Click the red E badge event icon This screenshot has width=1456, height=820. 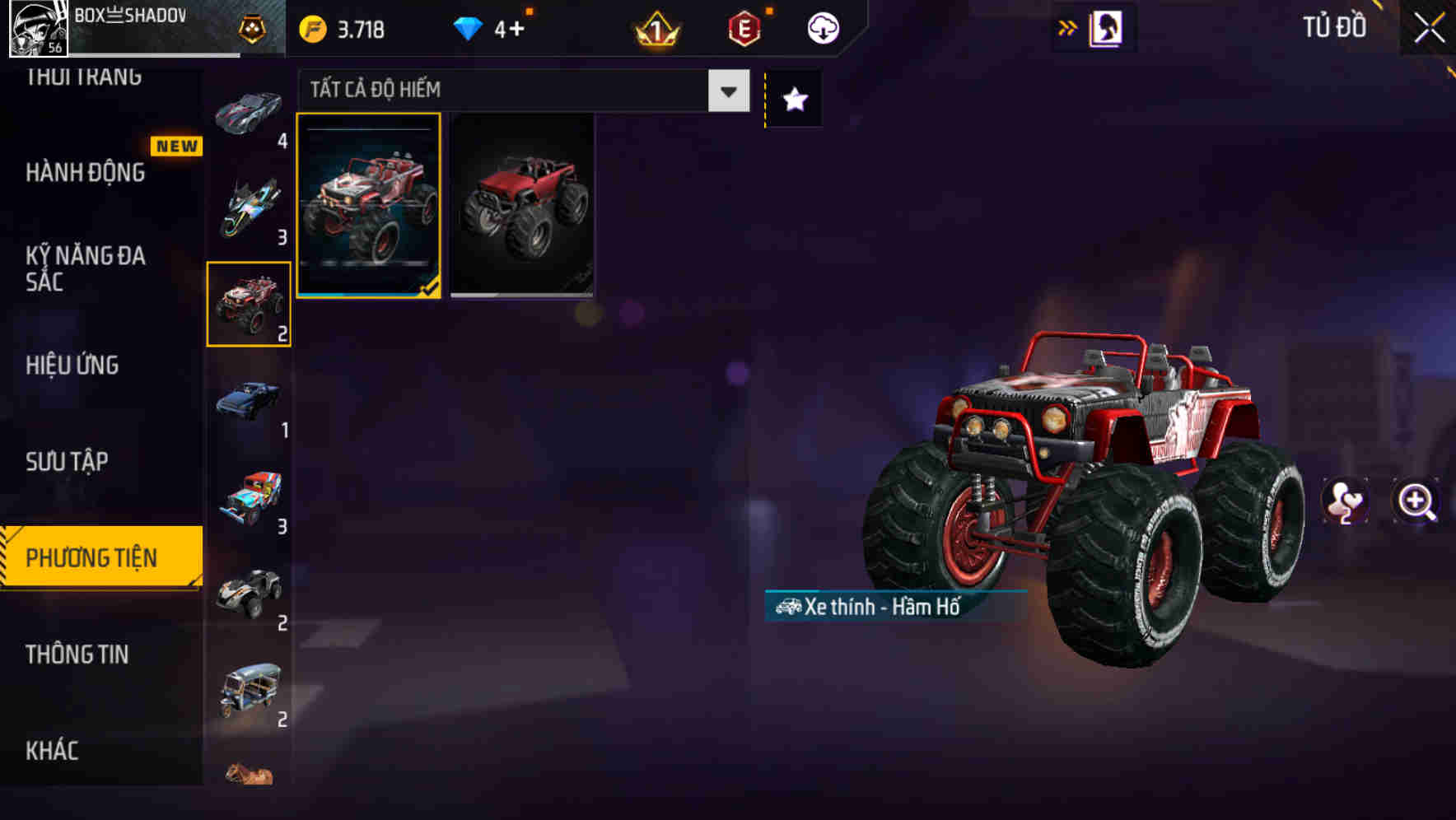(x=741, y=27)
